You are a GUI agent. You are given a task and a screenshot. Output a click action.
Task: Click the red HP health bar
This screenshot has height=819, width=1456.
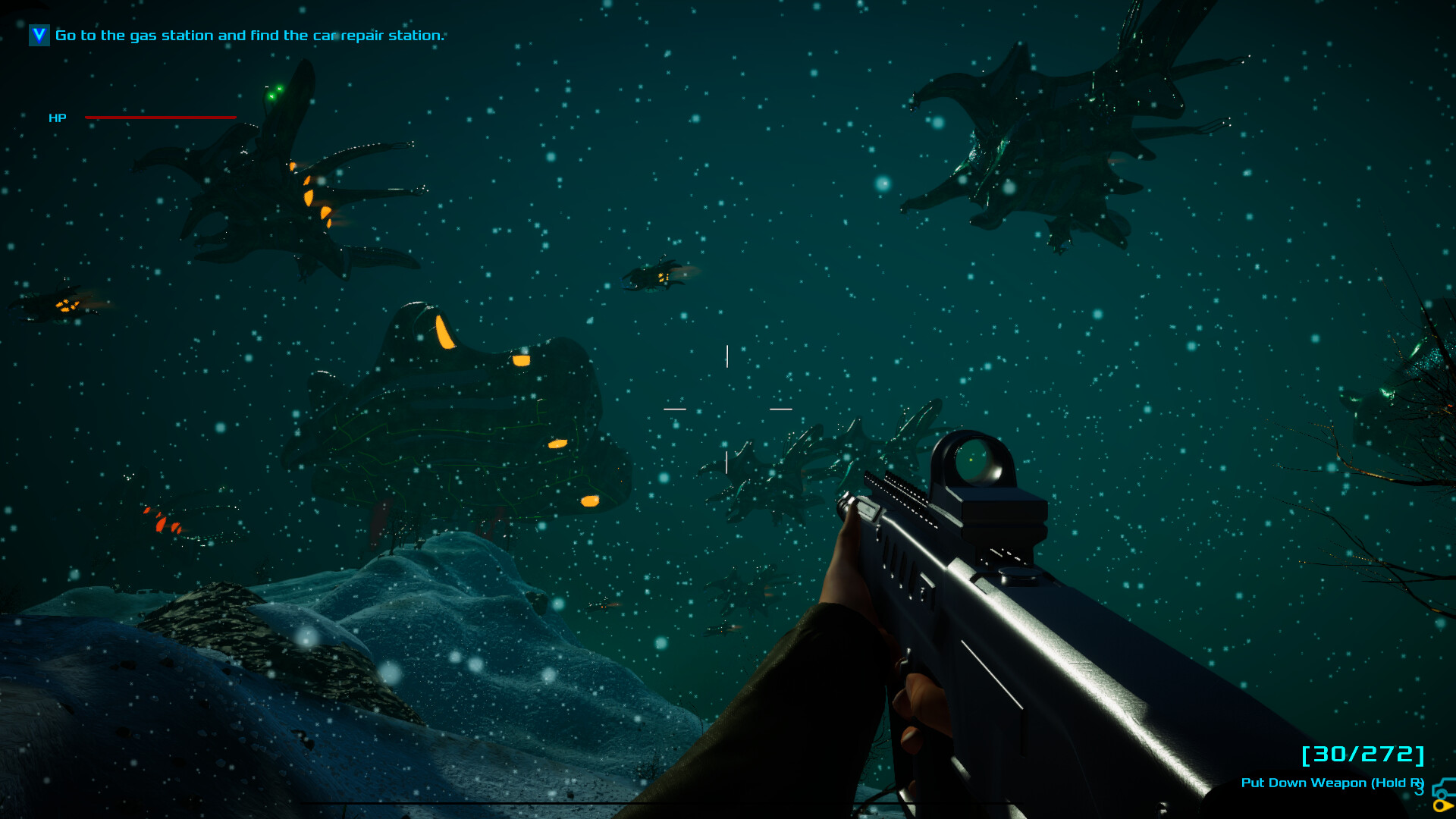tap(159, 118)
